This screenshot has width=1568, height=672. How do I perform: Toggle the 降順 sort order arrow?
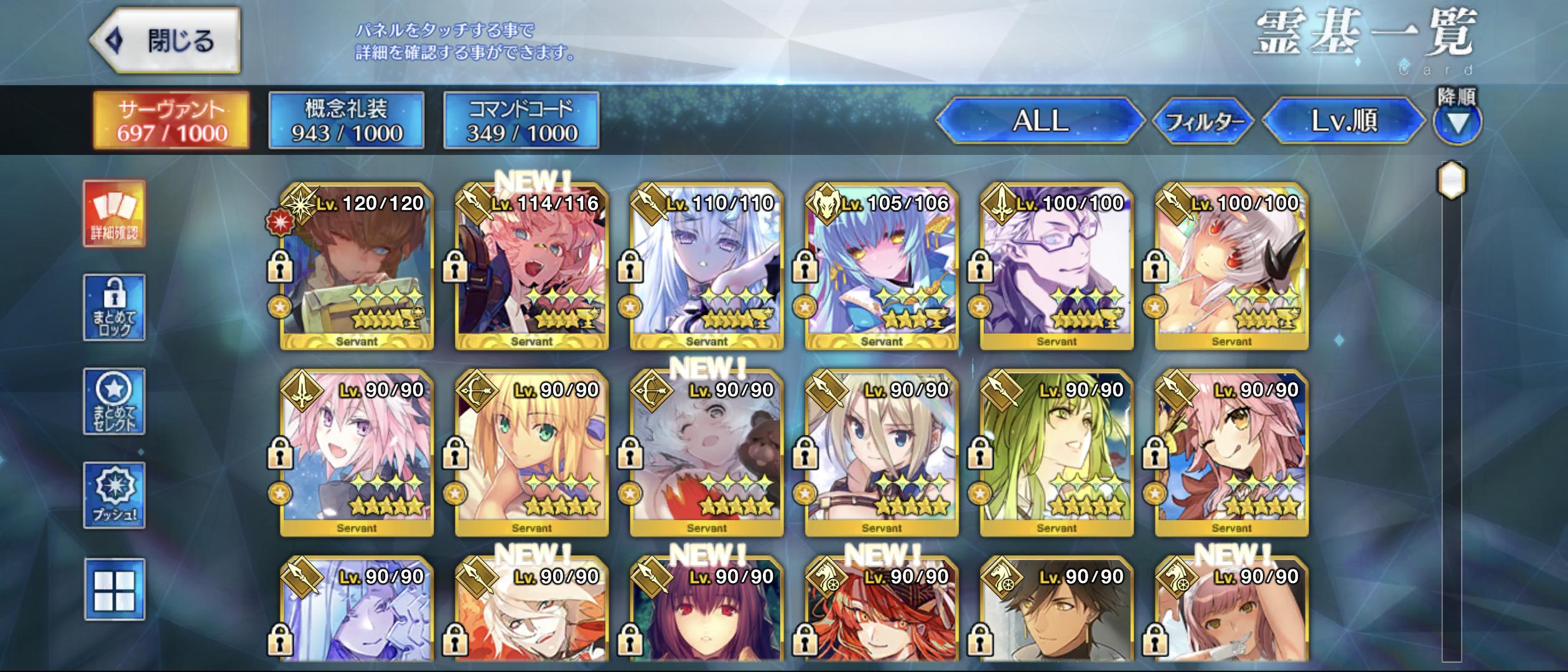click(x=1457, y=123)
